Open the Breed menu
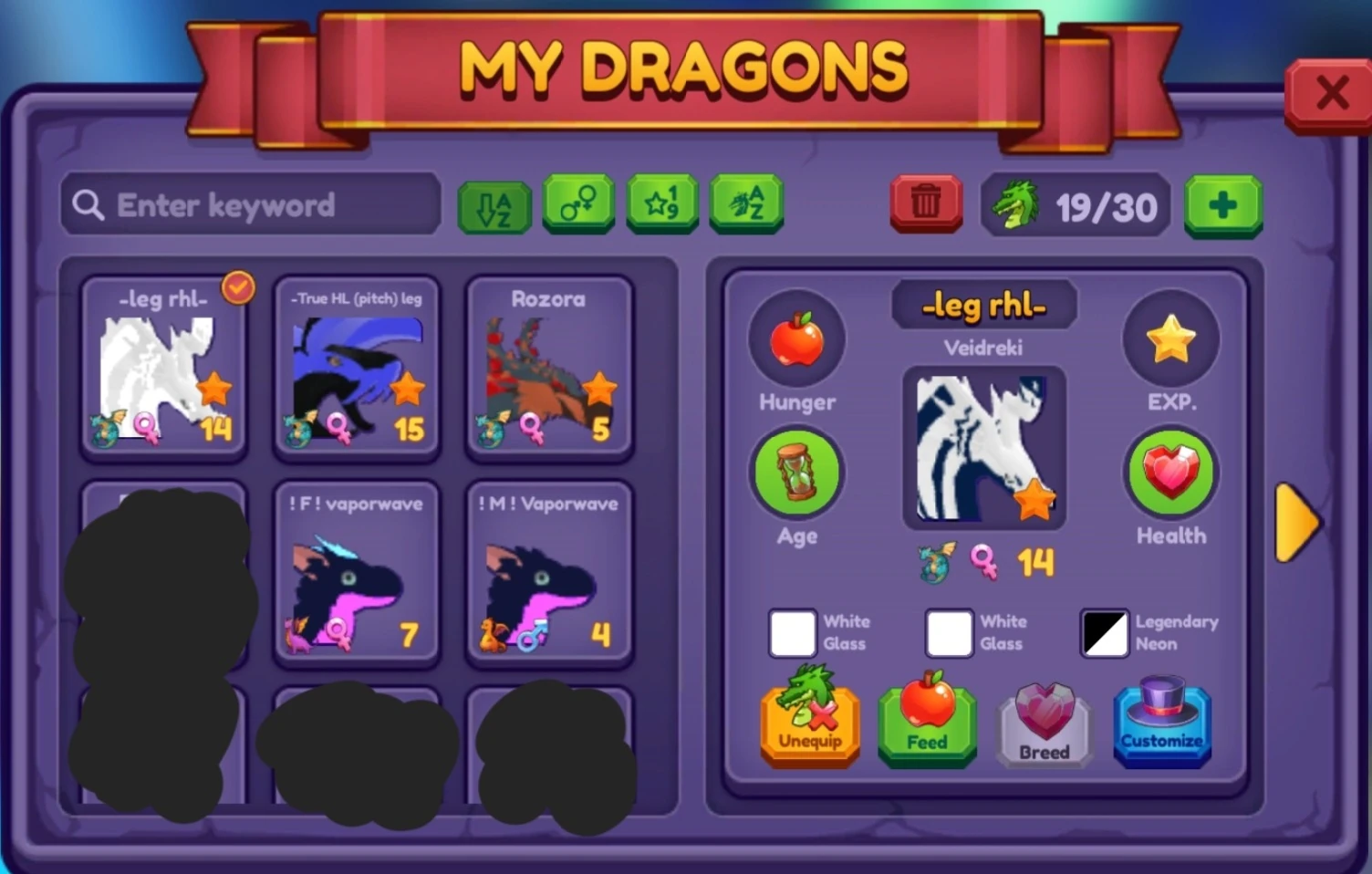This screenshot has width=1372, height=874. pyautogui.click(x=1044, y=723)
